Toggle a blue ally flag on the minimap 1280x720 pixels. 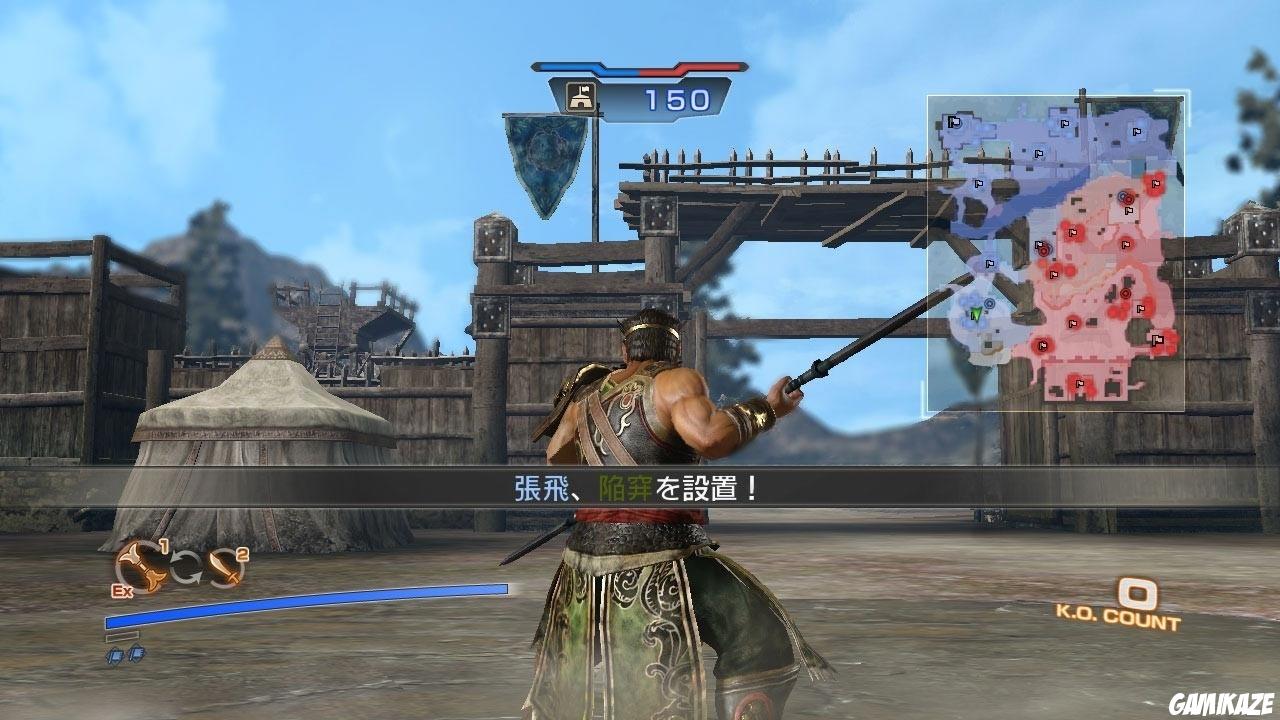point(953,122)
